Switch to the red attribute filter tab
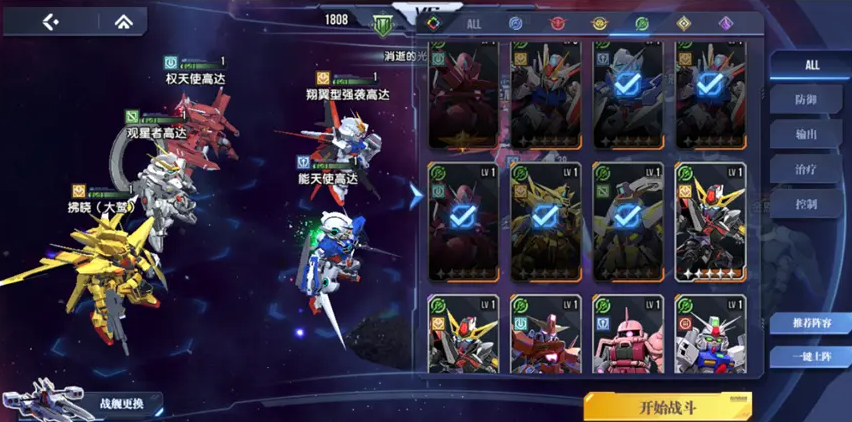Screen dimensions: 852x422 [x=558, y=22]
